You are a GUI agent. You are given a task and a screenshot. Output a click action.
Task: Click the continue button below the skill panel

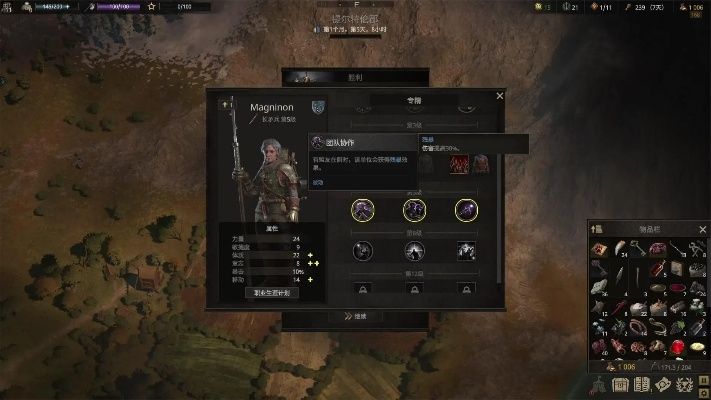coord(355,316)
